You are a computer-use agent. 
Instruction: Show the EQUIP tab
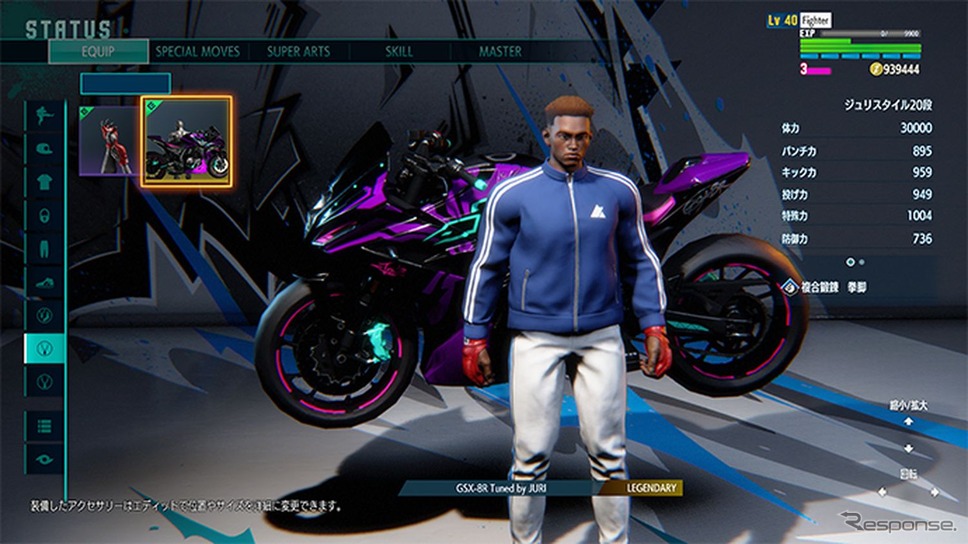pyautogui.click(x=98, y=51)
